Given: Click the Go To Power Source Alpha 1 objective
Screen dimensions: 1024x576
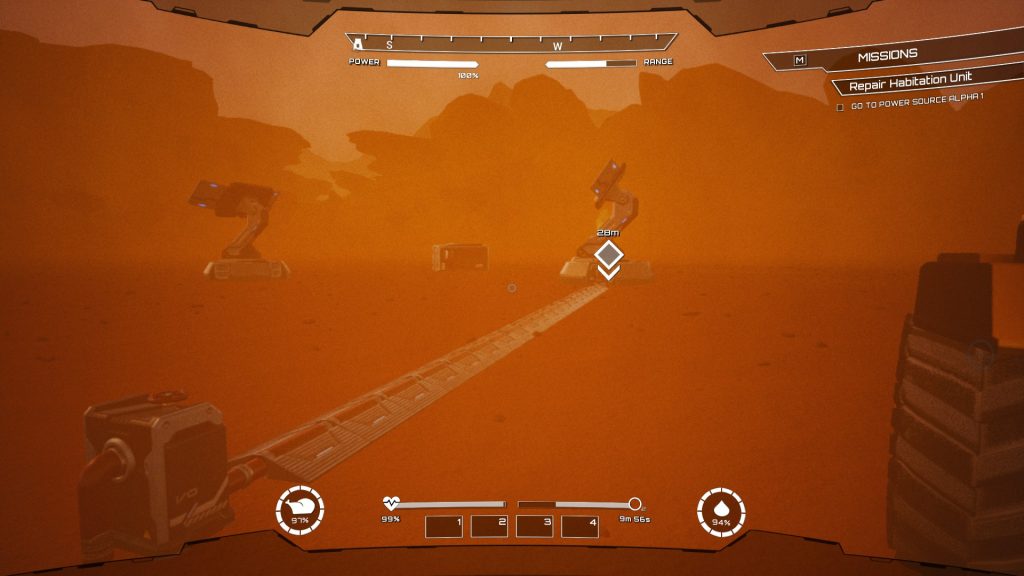Looking at the screenshot, I should (917, 107).
